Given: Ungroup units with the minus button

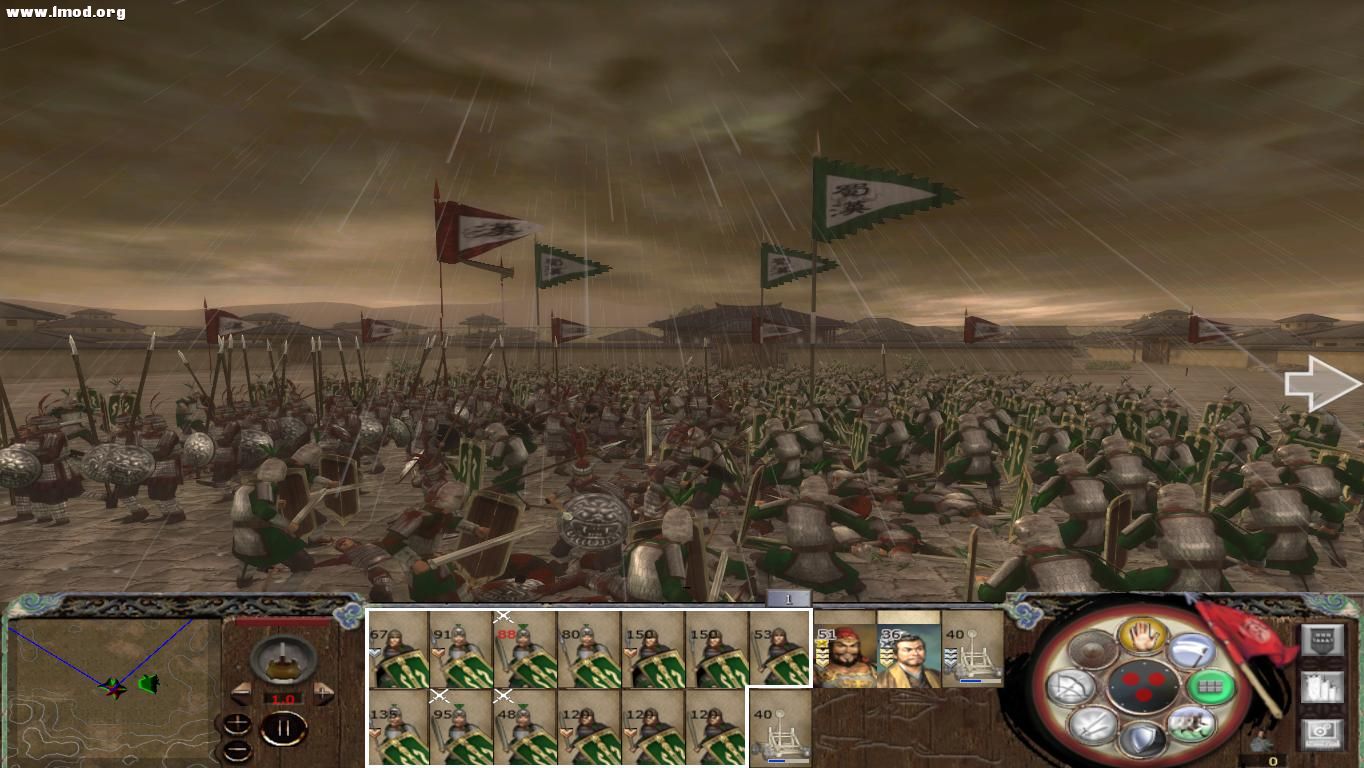Looking at the screenshot, I should click(237, 750).
